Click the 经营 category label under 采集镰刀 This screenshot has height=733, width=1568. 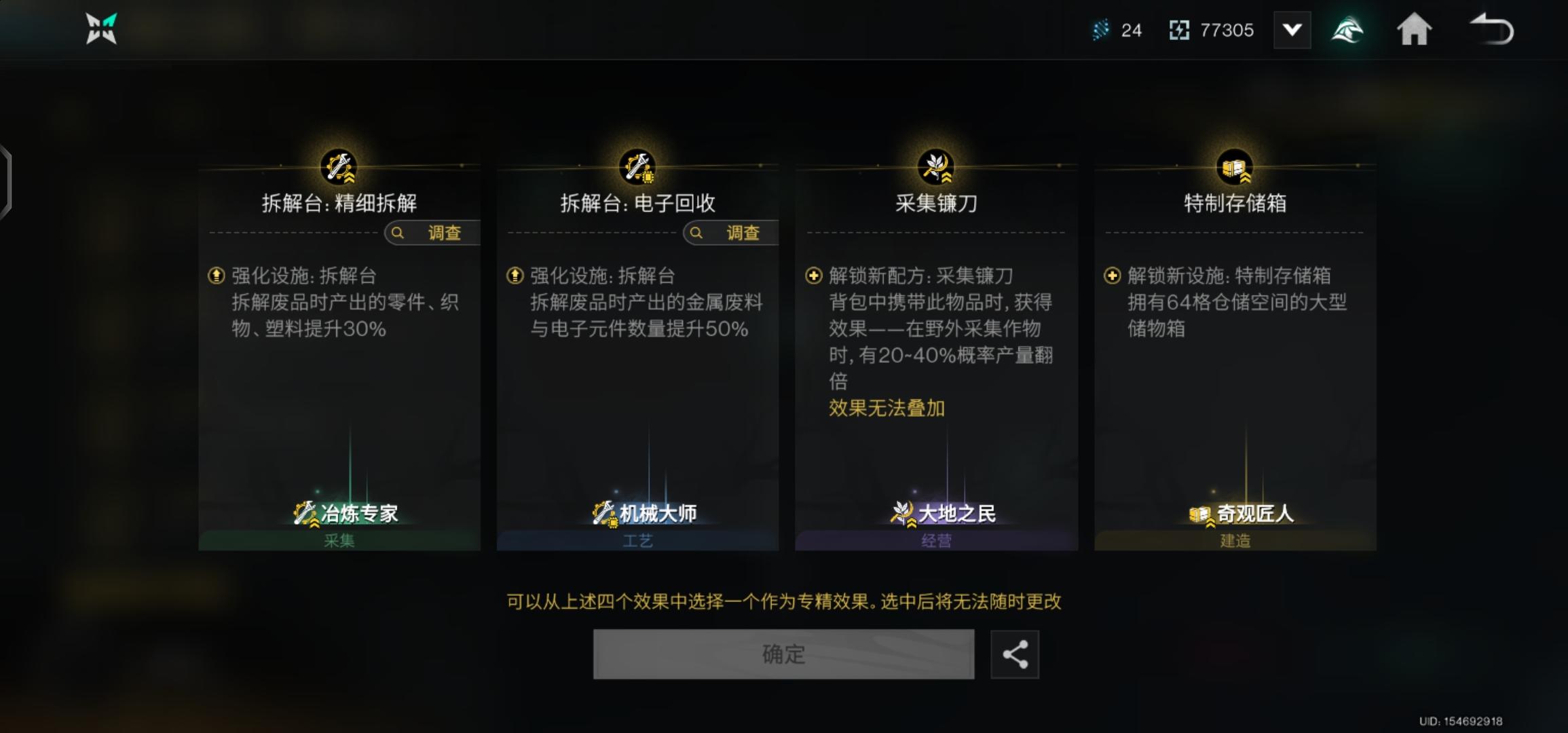click(x=937, y=540)
